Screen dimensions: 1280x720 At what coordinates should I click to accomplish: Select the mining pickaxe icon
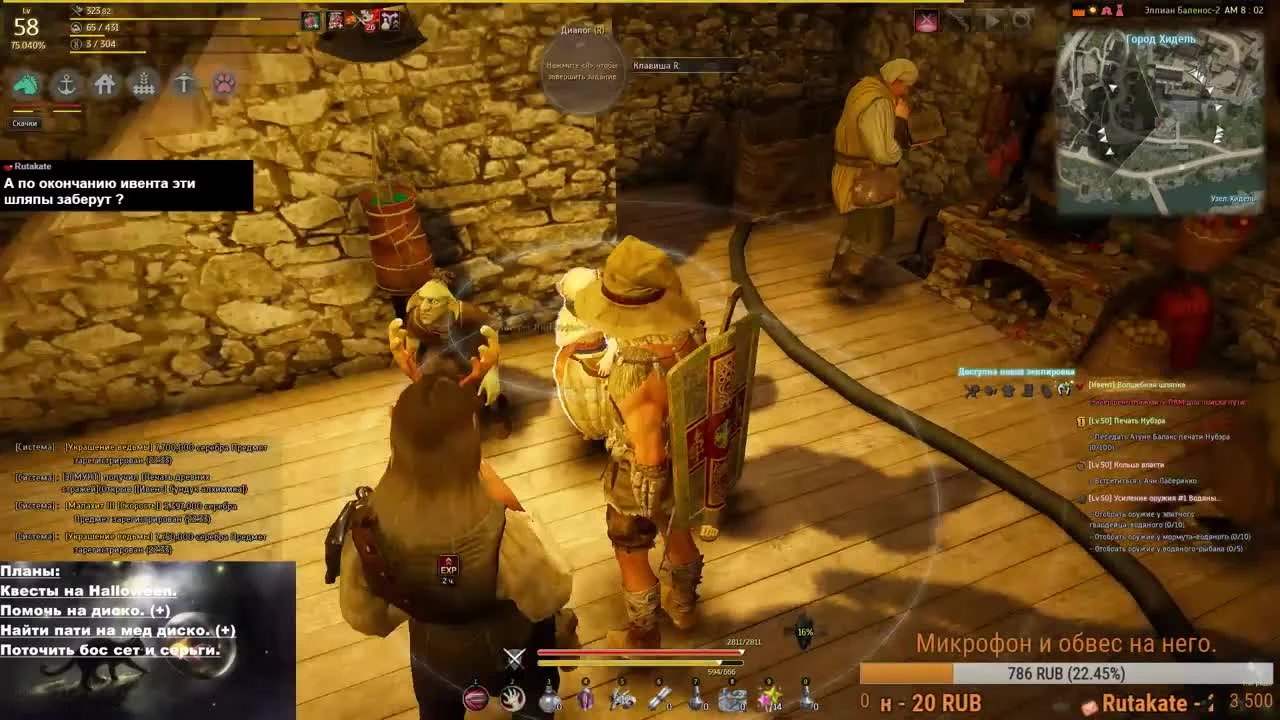pos(184,85)
